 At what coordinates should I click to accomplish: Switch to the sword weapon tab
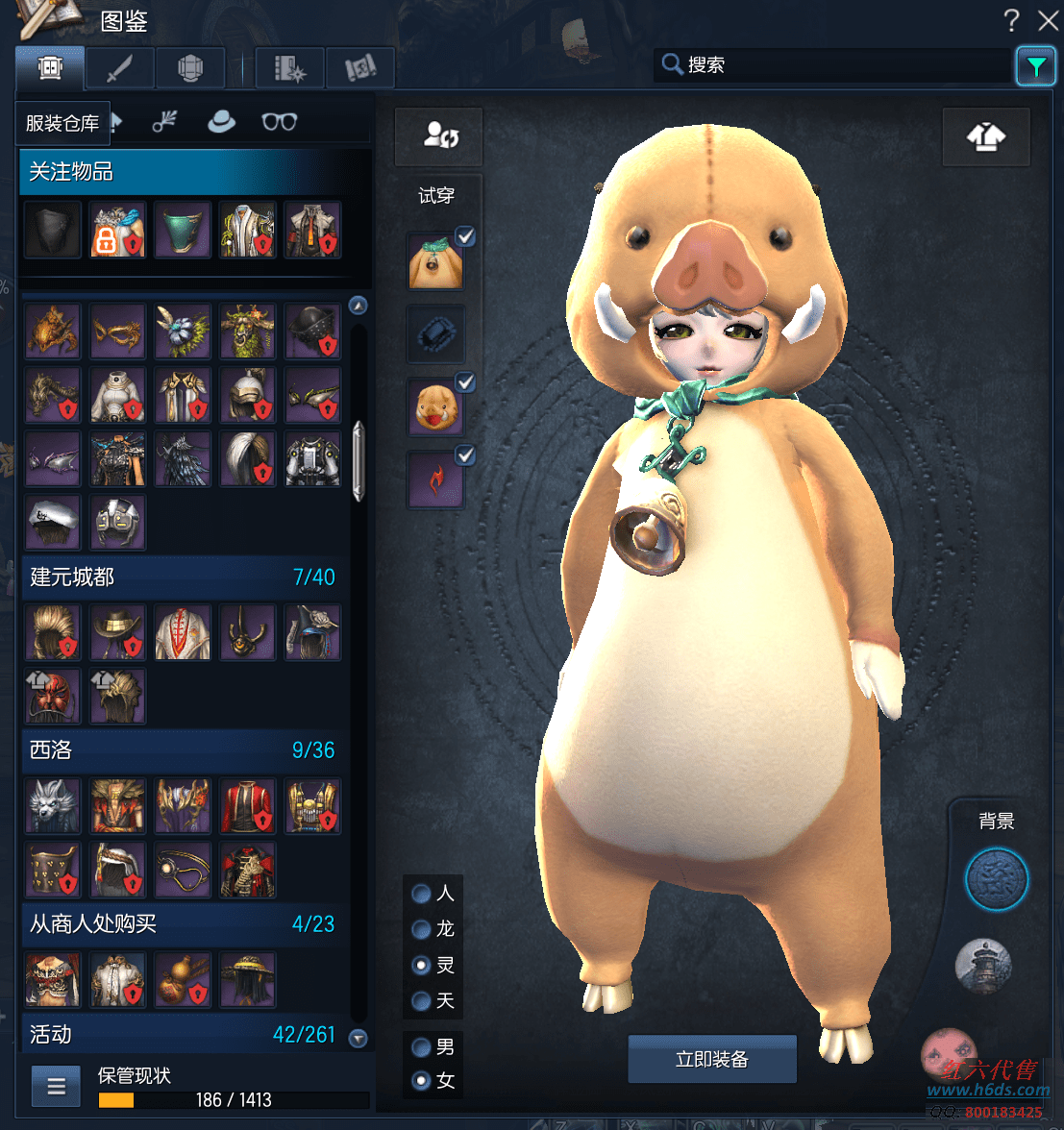pos(120,69)
